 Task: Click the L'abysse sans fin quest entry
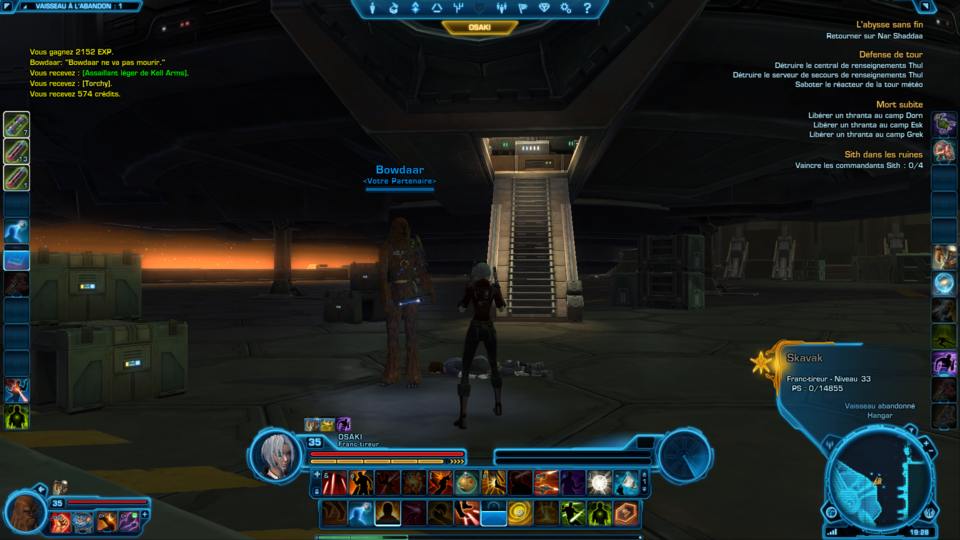pyautogui.click(x=889, y=24)
